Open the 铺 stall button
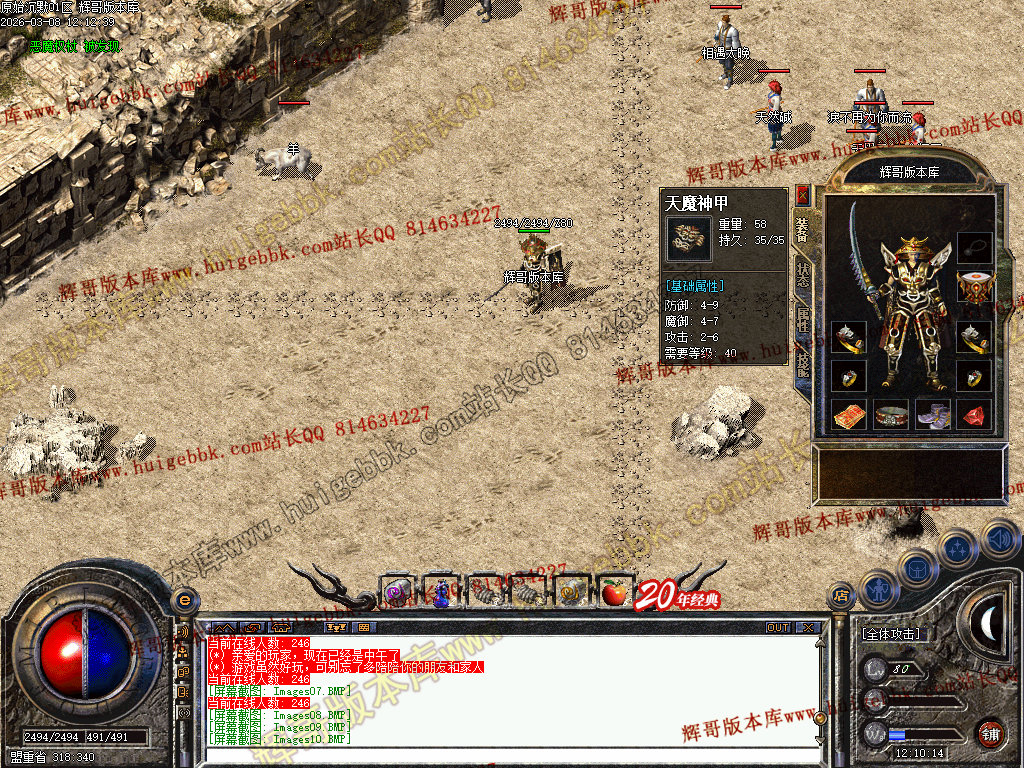The image size is (1024, 768). (x=990, y=733)
